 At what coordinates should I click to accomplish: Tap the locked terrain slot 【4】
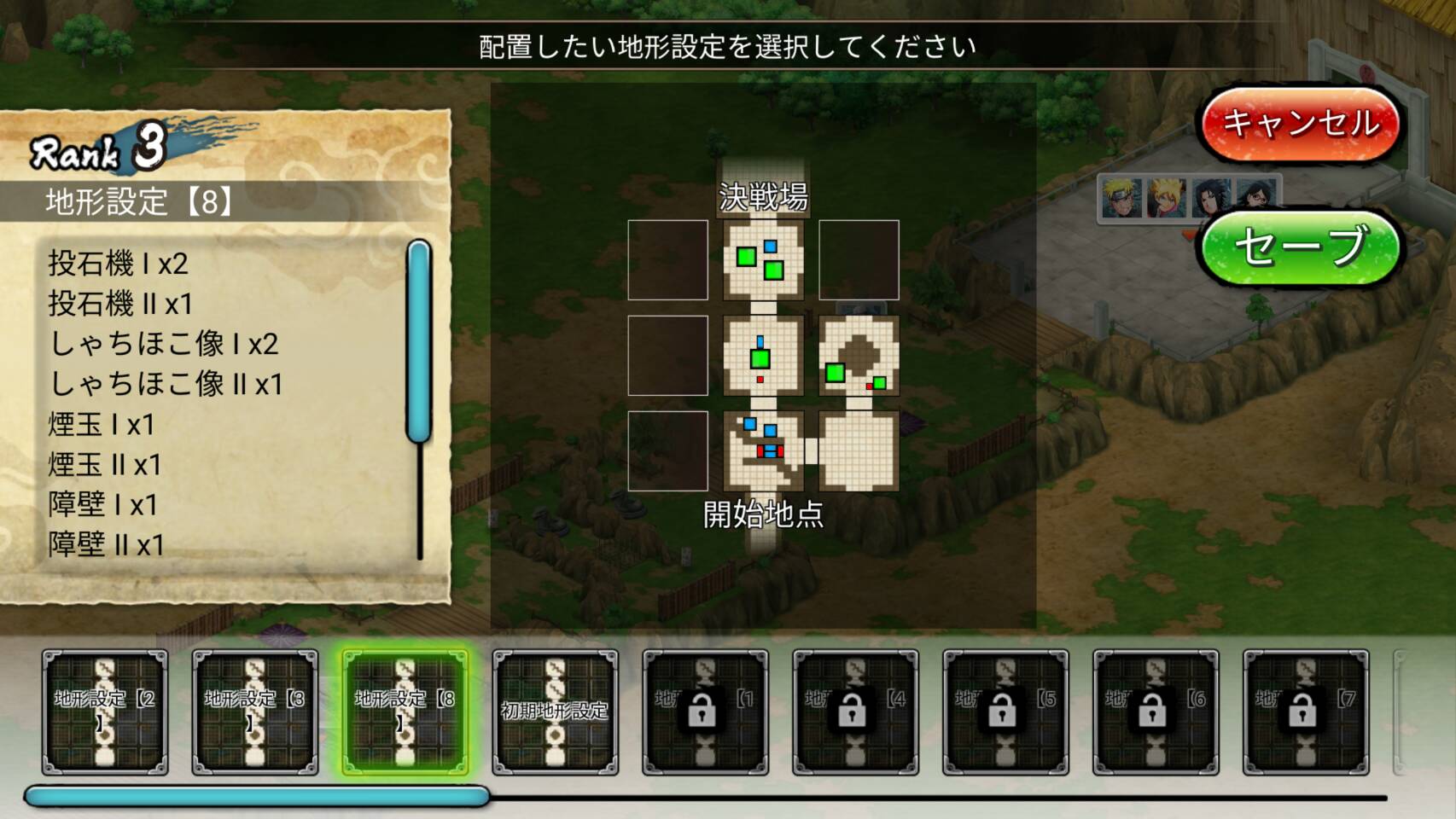coord(856,712)
